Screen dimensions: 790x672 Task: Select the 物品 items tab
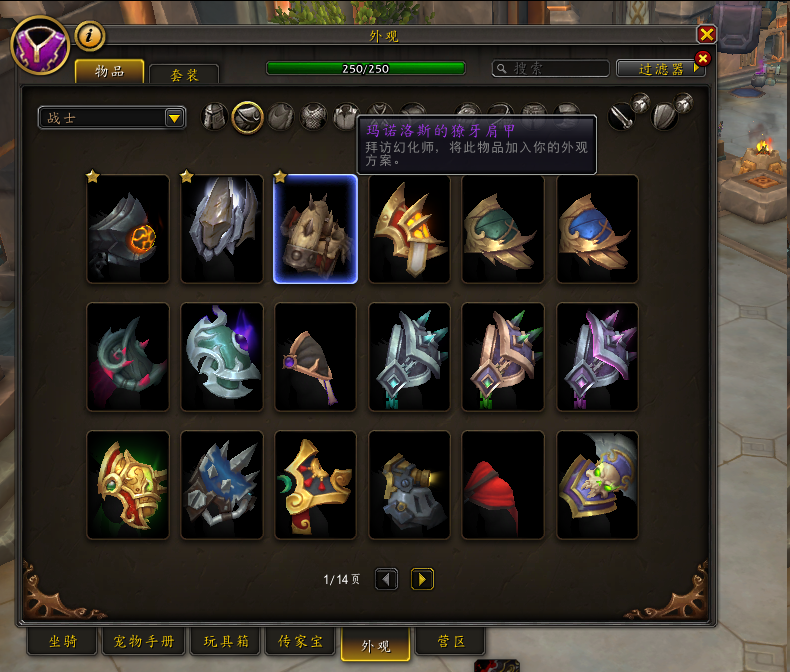[x=110, y=71]
